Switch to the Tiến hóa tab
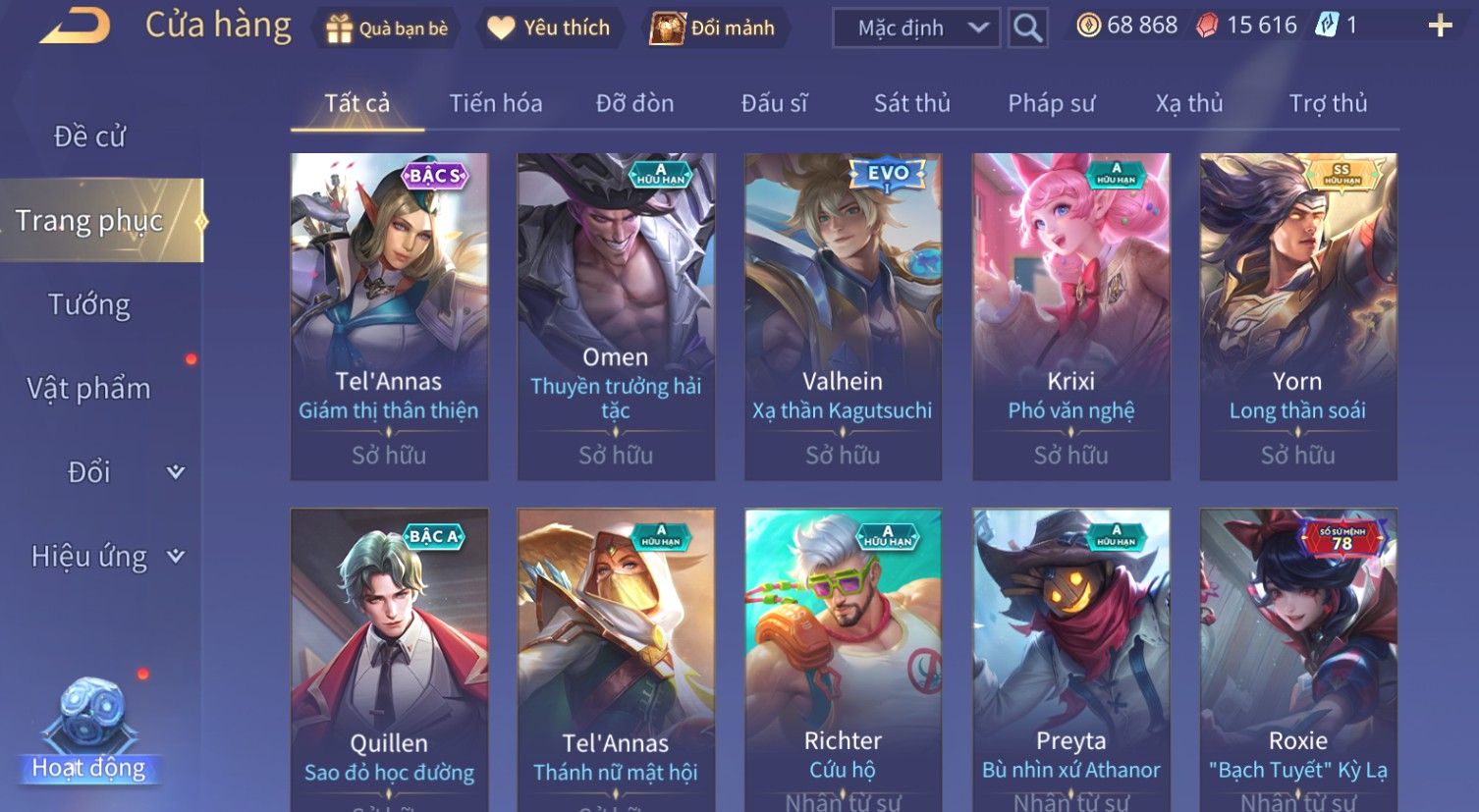The width and height of the screenshot is (1479, 812). [x=495, y=103]
